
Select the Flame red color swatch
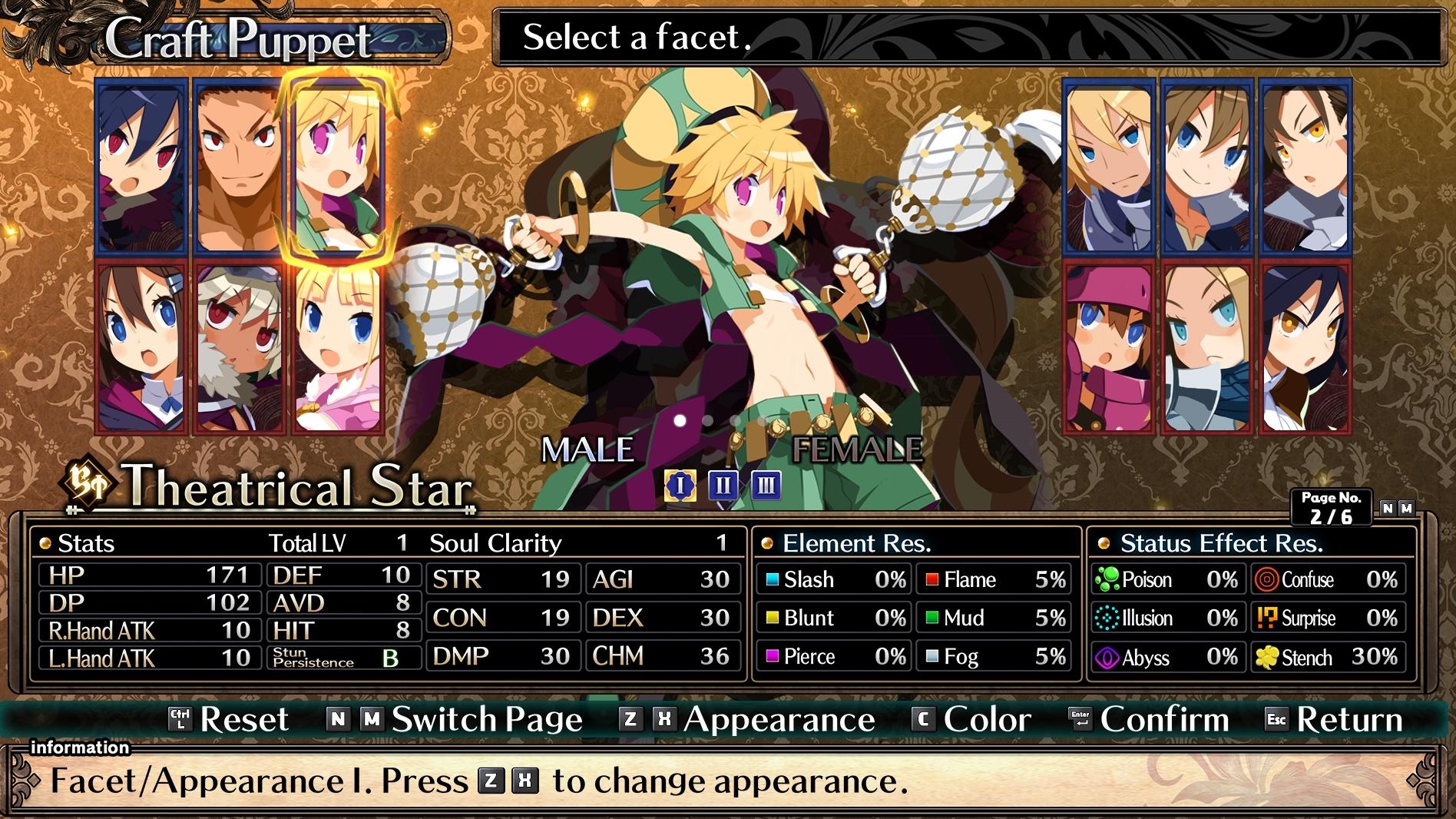(x=933, y=580)
